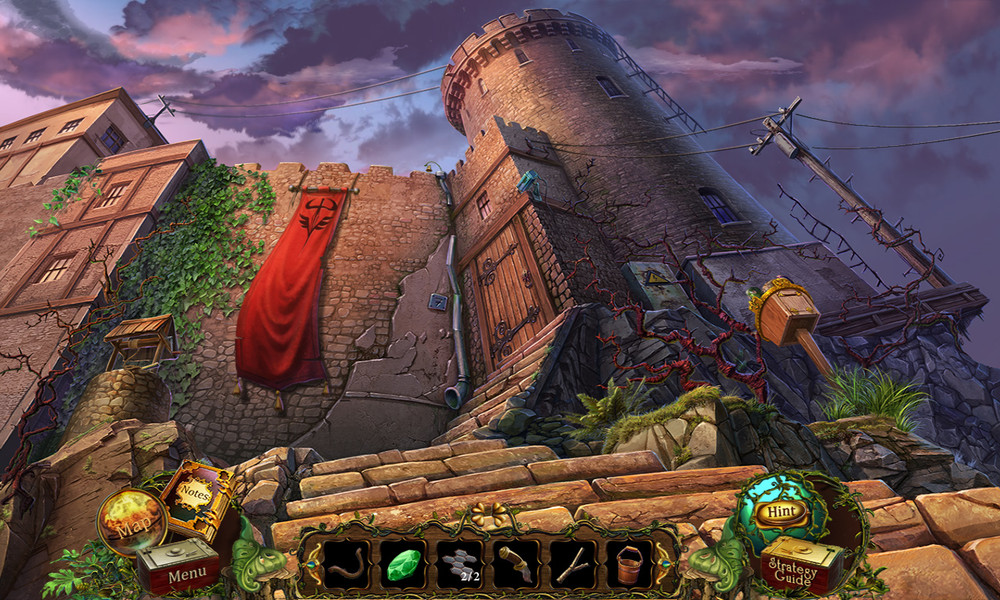
Task: Click the inventory's left scroll arrow
Action: (315, 565)
